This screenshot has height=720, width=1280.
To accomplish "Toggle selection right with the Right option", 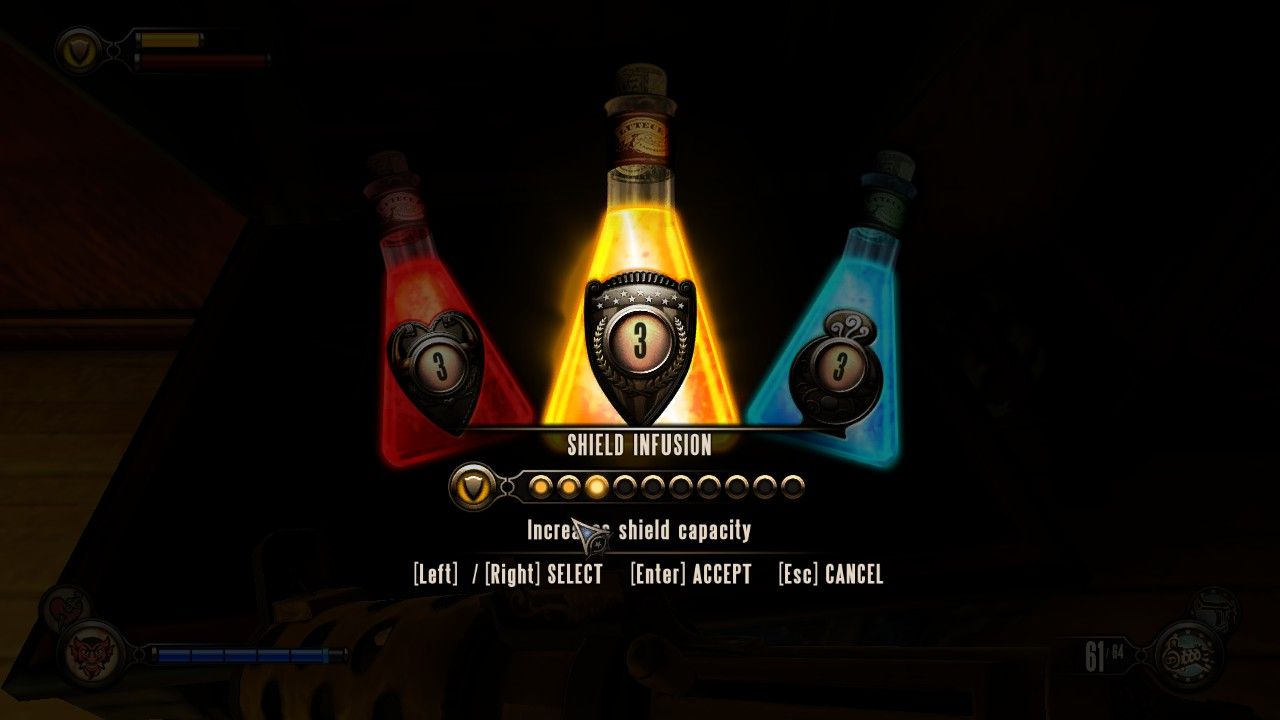I will (512, 574).
